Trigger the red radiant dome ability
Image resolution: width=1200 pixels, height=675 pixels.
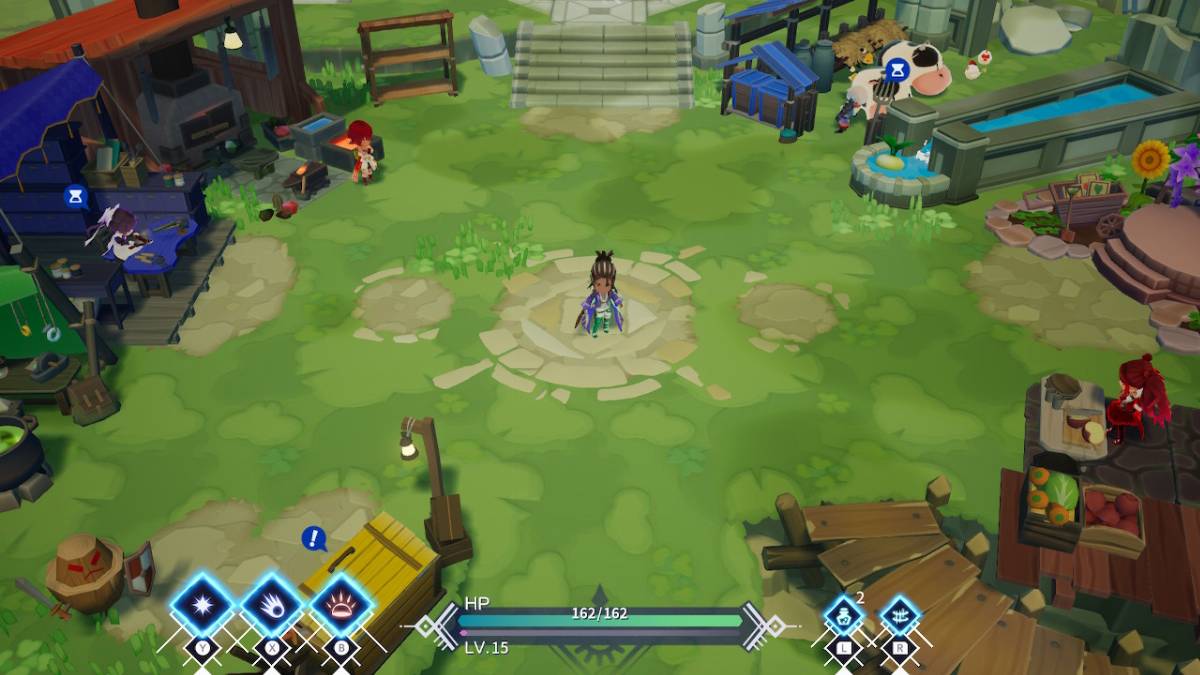tap(341, 606)
